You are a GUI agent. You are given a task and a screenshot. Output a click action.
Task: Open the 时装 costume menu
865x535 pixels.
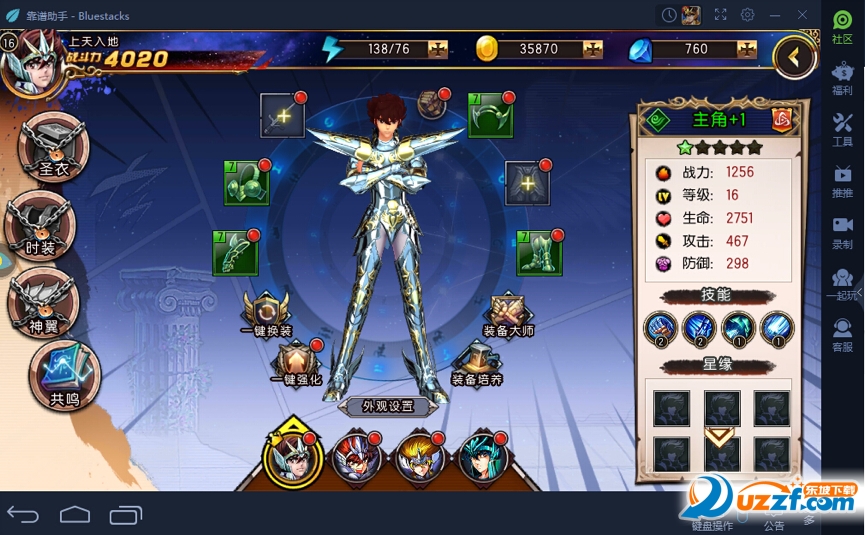point(40,225)
